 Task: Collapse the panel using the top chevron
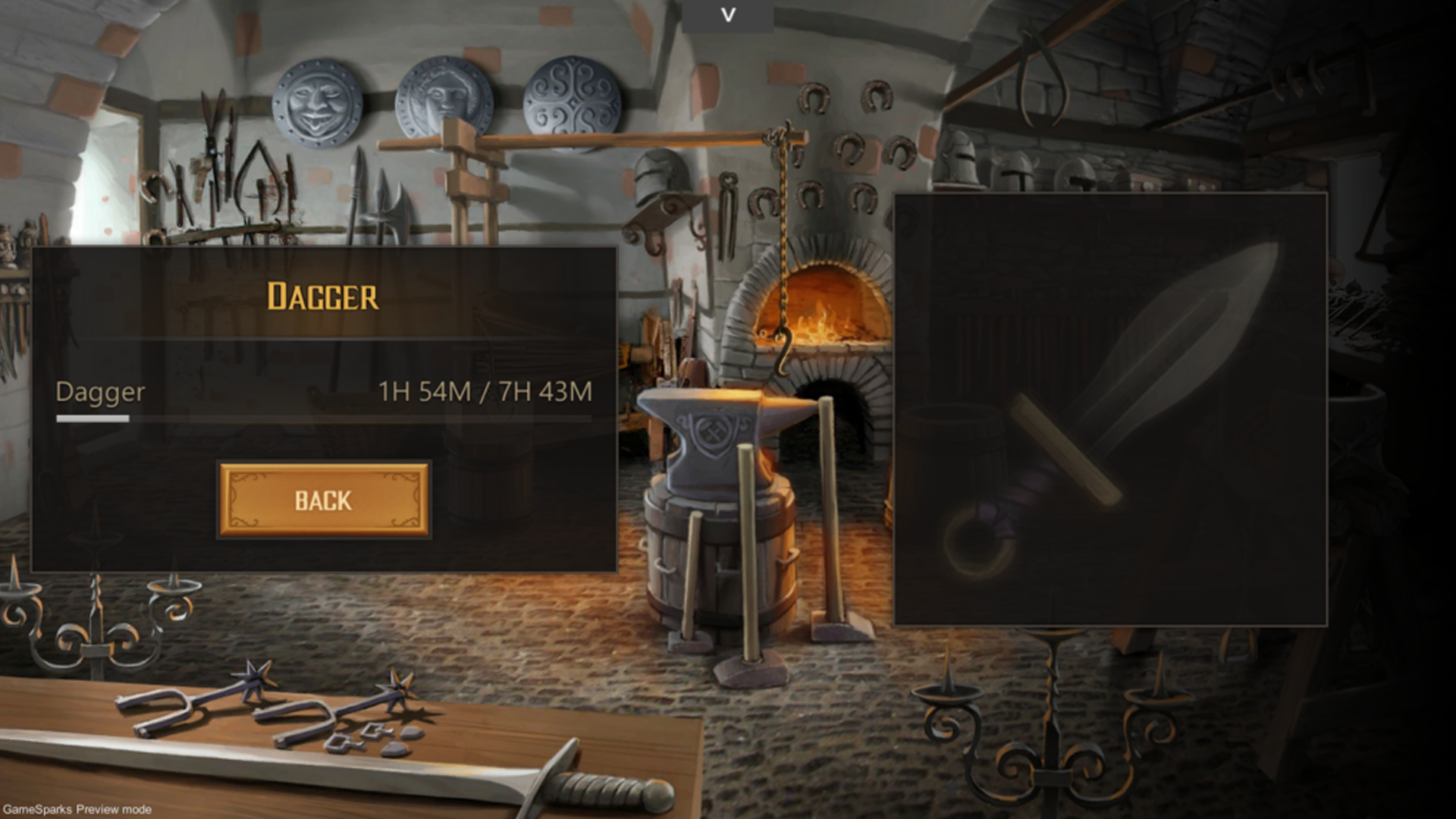(728, 14)
